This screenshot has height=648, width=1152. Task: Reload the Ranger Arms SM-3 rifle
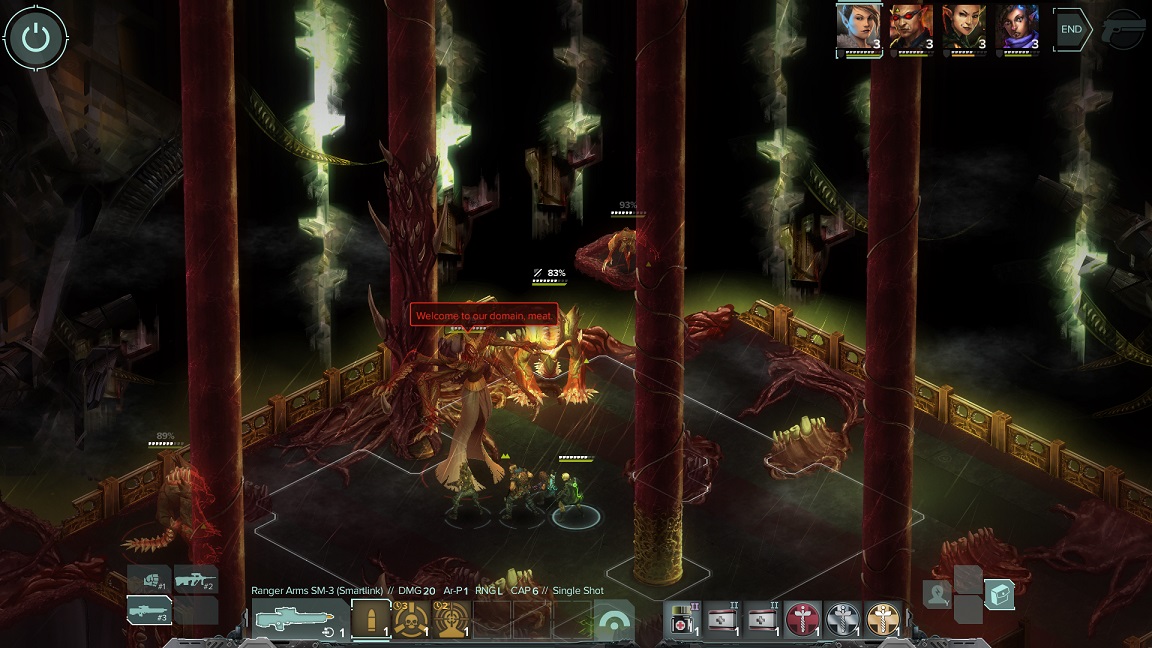pyautogui.click(x=329, y=632)
